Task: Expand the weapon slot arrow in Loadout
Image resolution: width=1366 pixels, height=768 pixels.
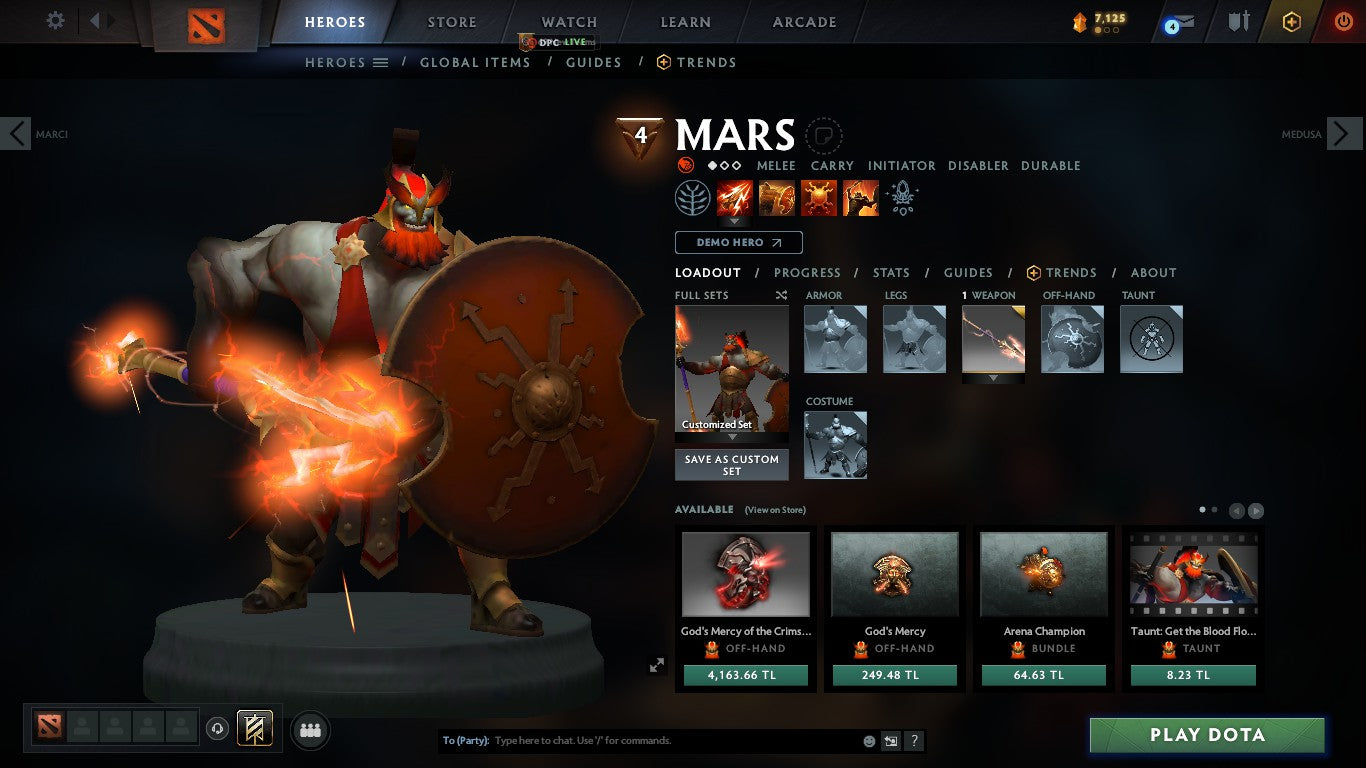Action: click(x=992, y=377)
